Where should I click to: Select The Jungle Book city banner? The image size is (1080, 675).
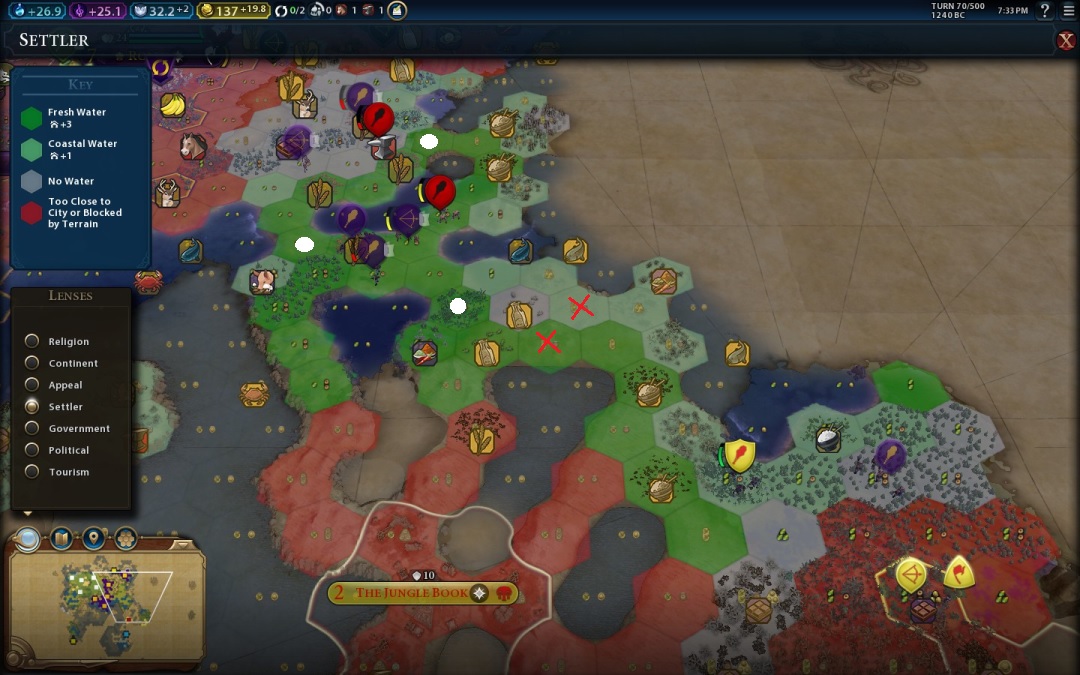coord(411,593)
